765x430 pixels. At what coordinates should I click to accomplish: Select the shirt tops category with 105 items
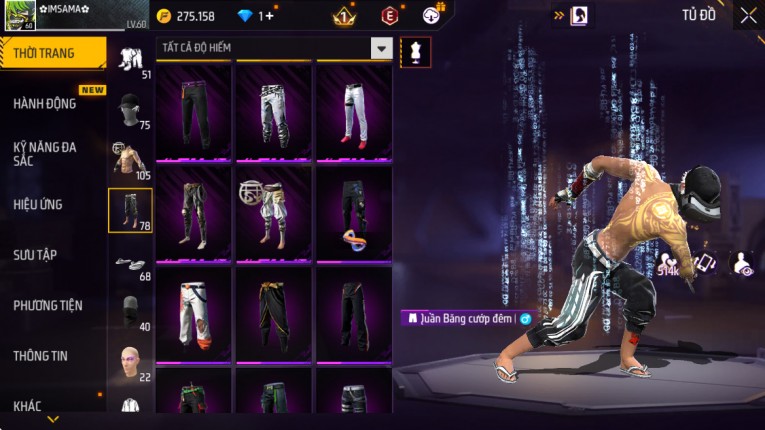(x=130, y=160)
